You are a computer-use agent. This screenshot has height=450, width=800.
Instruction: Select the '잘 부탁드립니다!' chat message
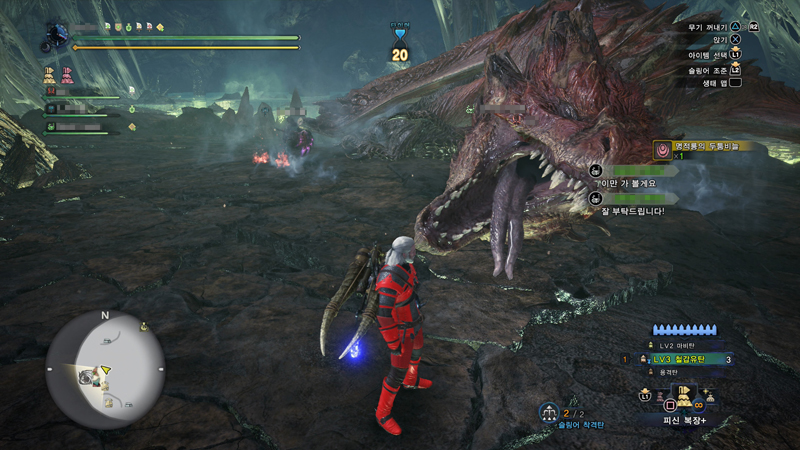point(630,211)
